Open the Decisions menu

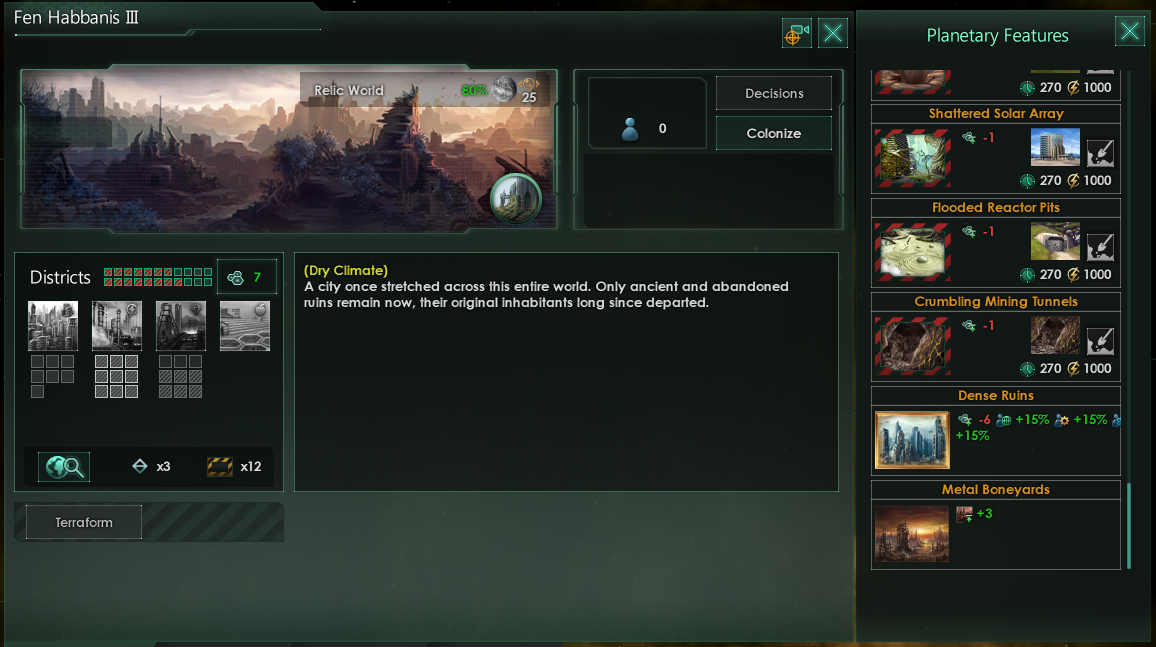coord(773,93)
